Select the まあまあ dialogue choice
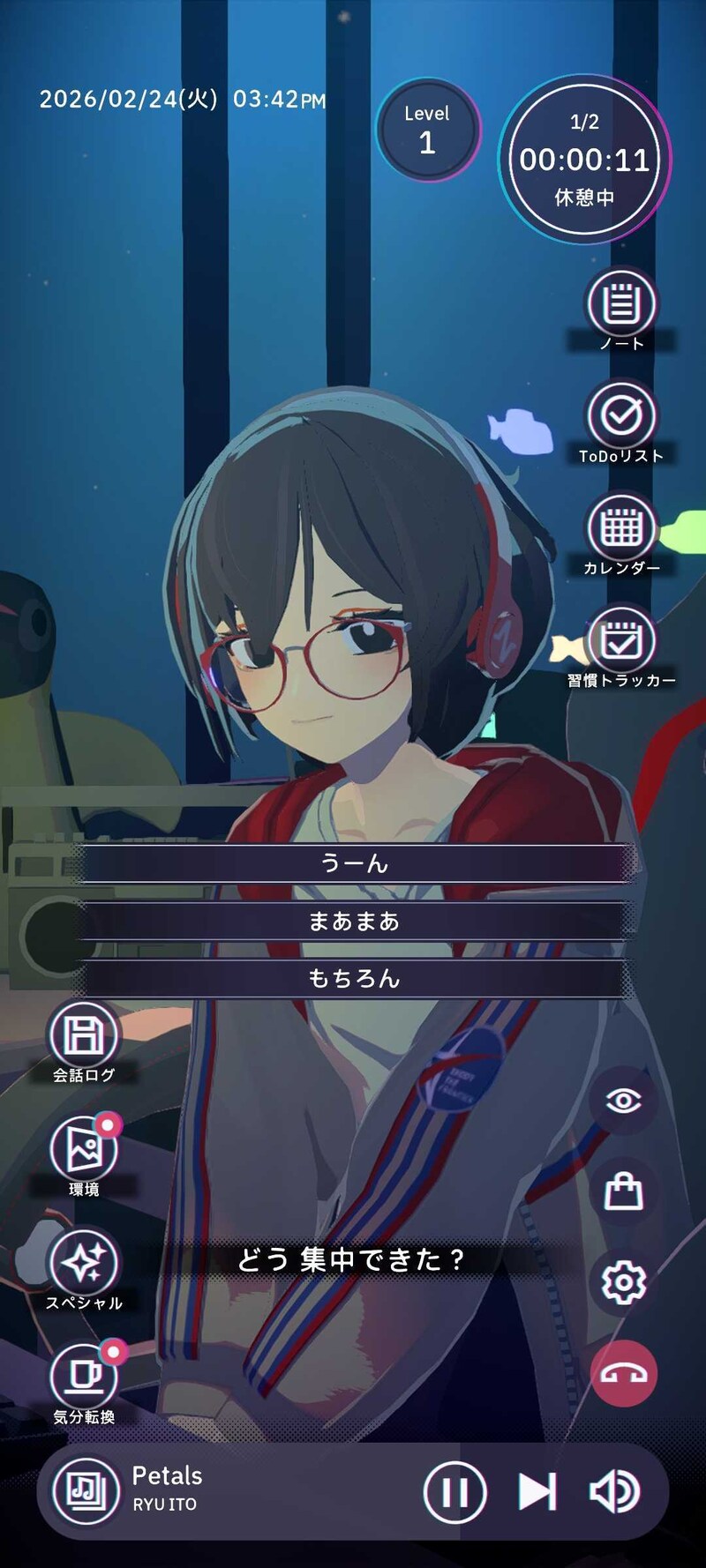706x1568 pixels. (x=354, y=922)
